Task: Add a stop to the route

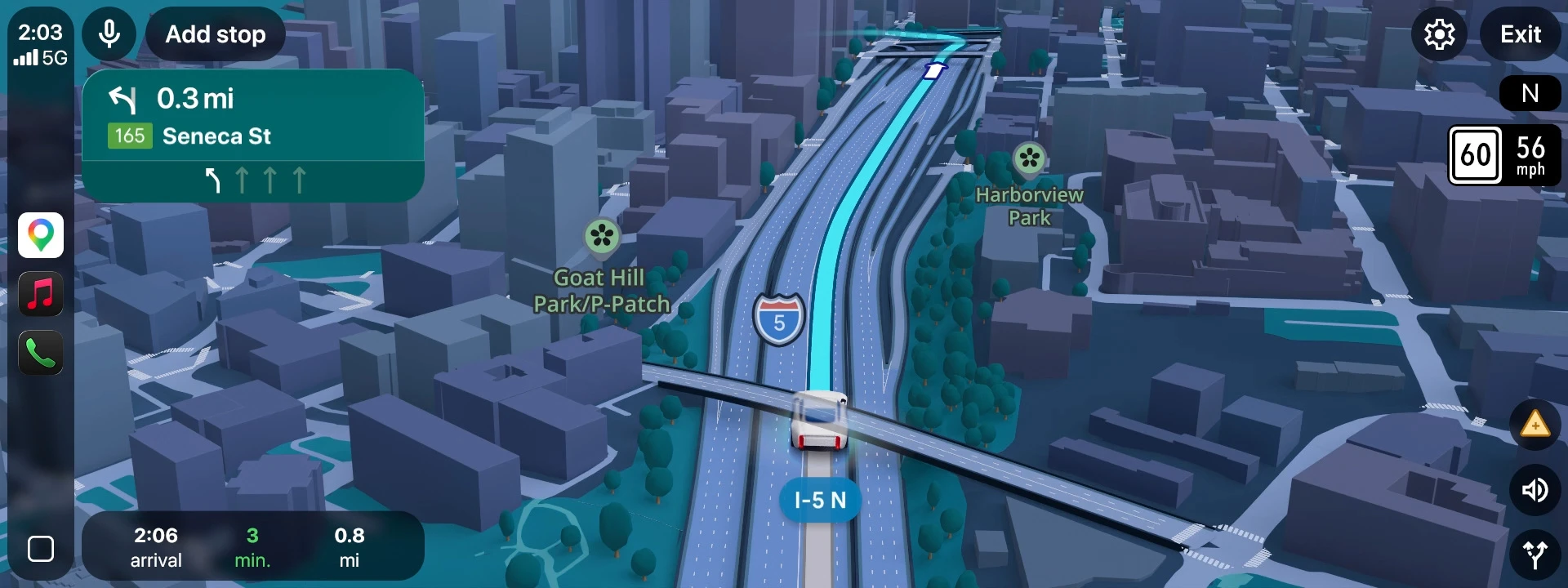Action: [x=216, y=34]
